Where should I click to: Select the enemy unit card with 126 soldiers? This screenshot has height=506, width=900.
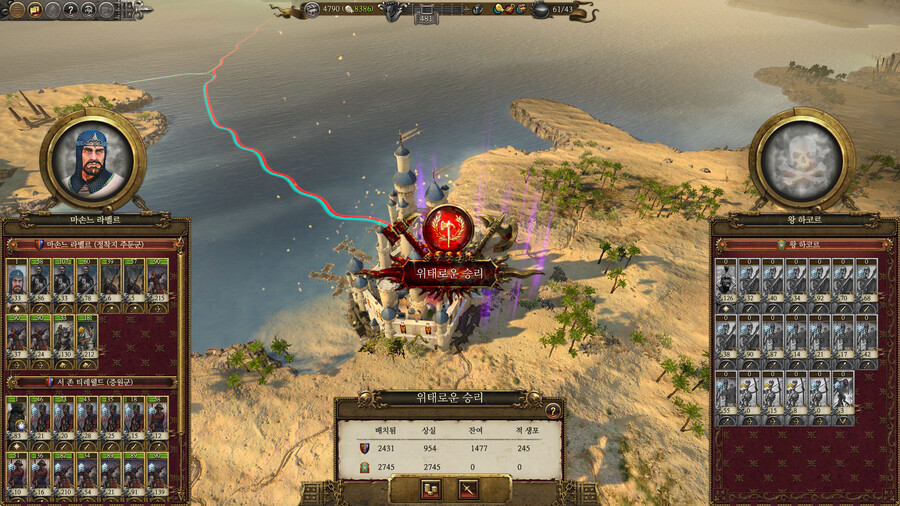coord(725,280)
